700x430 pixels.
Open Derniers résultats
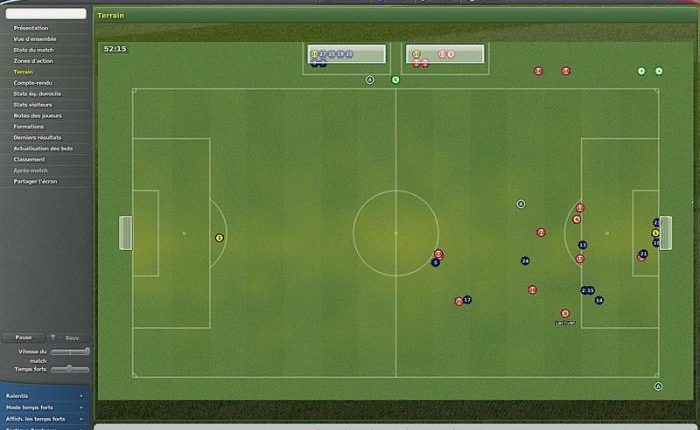(37, 137)
